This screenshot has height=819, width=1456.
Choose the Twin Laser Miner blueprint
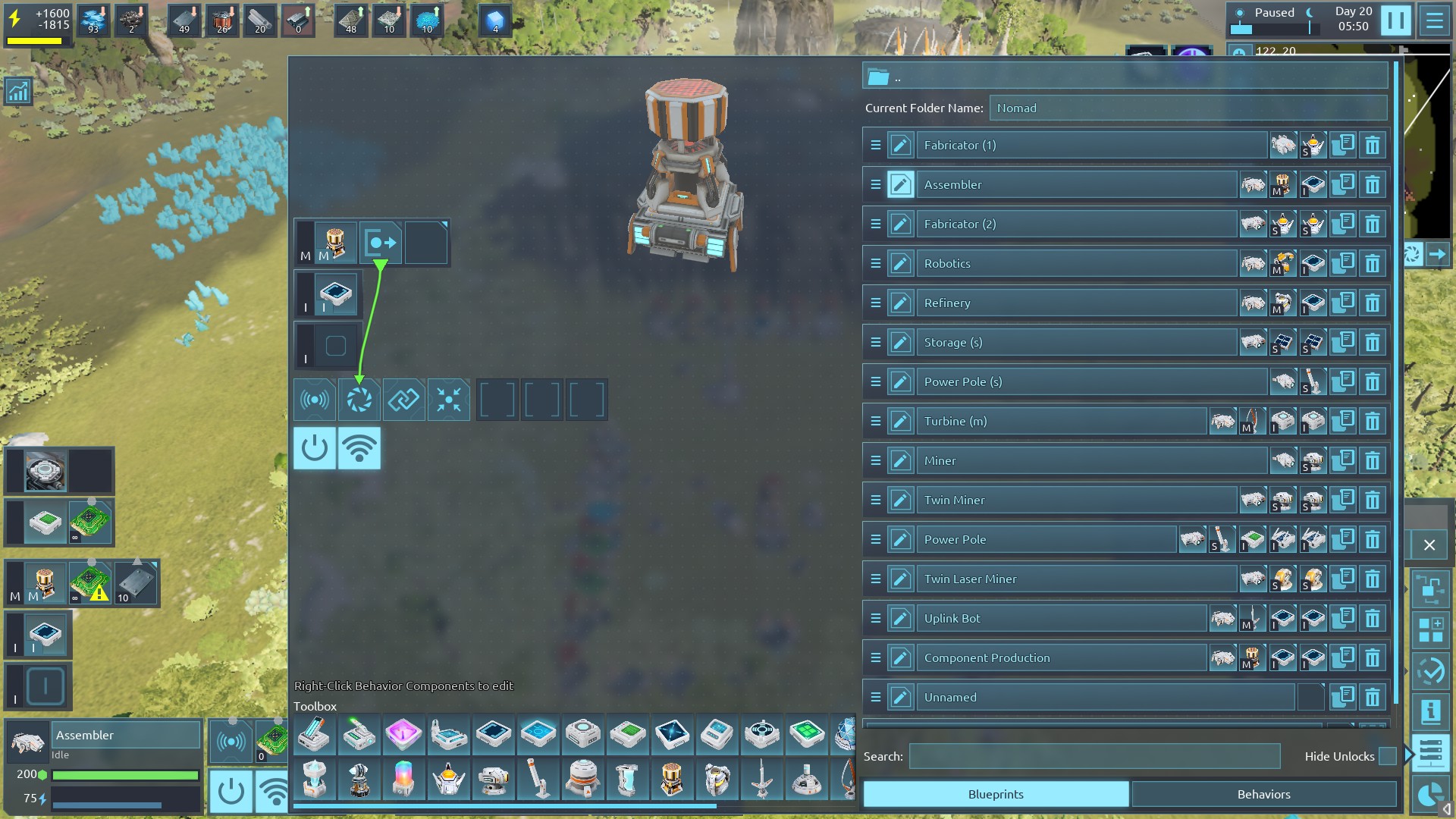click(x=1075, y=579)
